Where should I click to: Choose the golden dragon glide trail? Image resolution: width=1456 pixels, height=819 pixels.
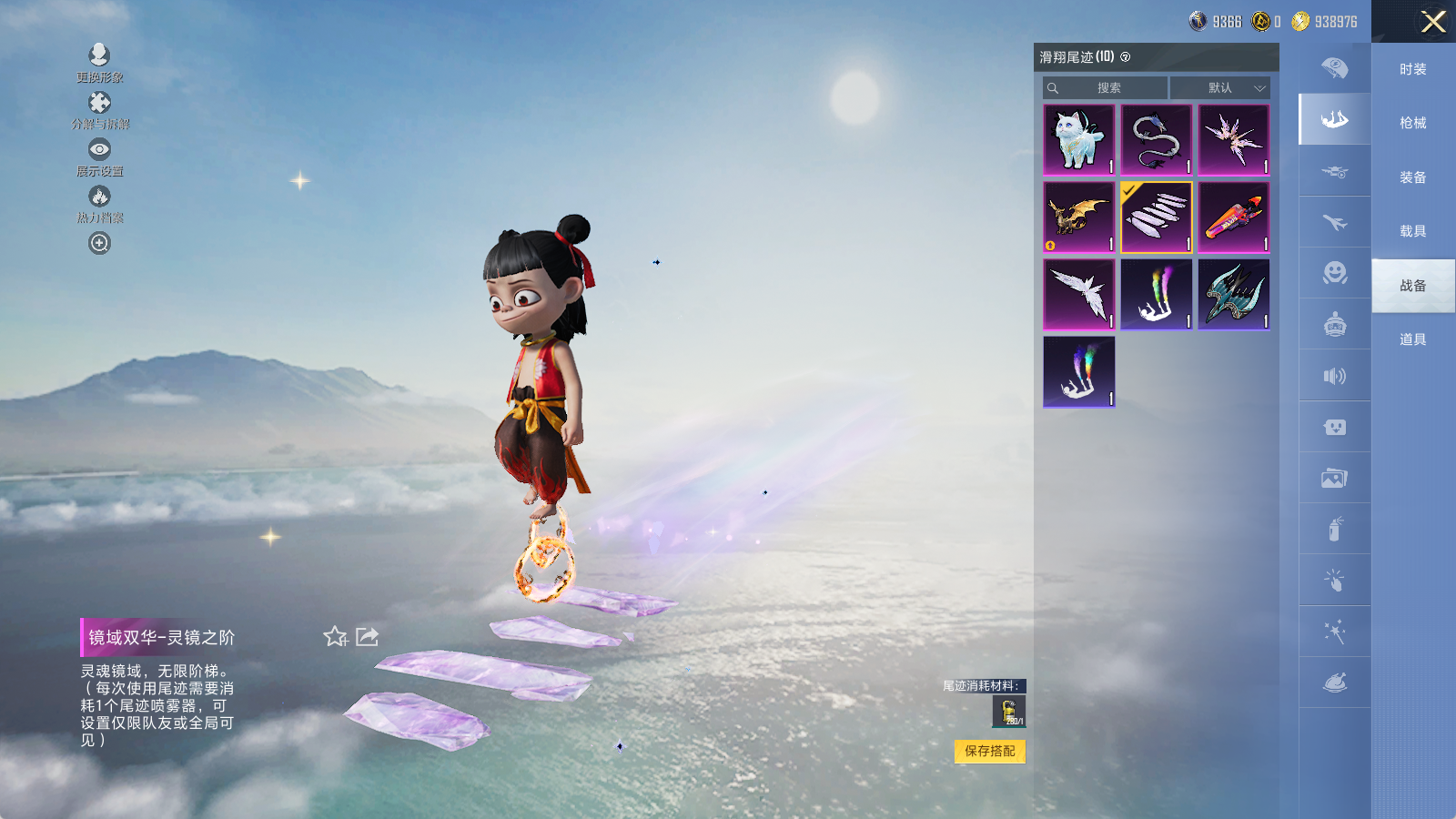pyautogui.click(x=1078, y=217)
